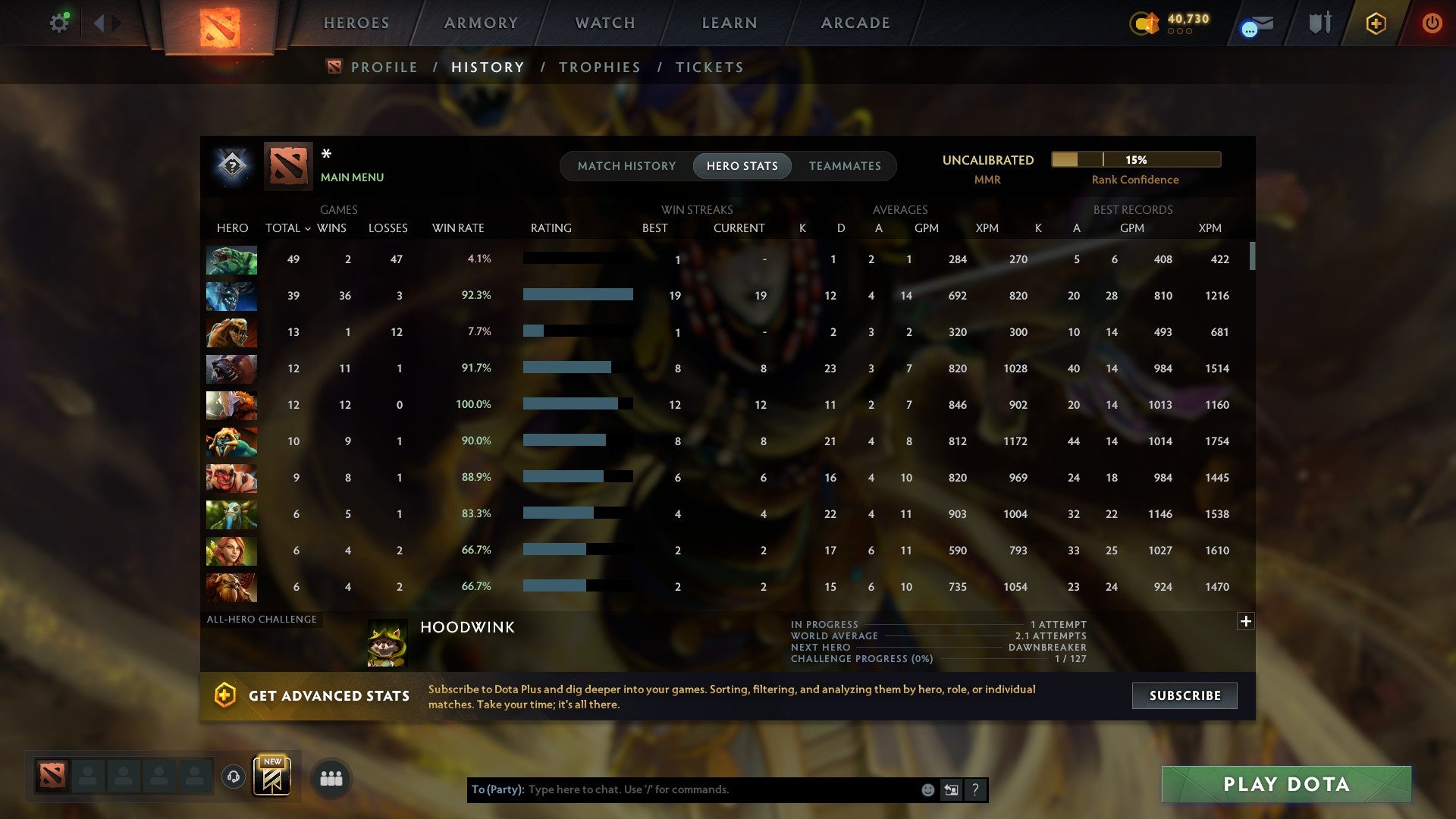Click the Dota Plus emblem near Get Advanced Stats
The height and width of the screenshot is (819, 1456).
pos(225,695)
